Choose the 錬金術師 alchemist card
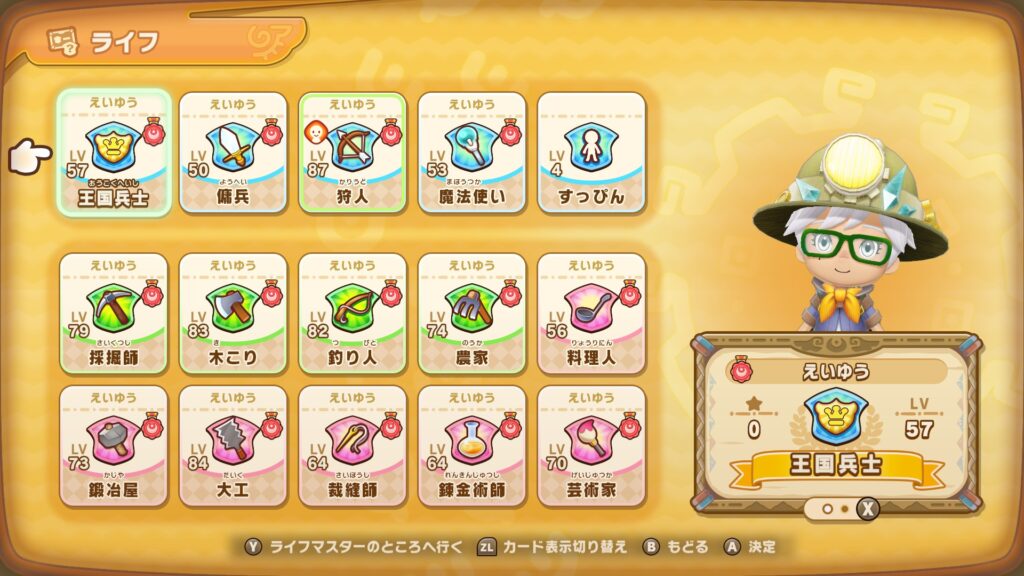1024x576 pixels. (472, 444)
